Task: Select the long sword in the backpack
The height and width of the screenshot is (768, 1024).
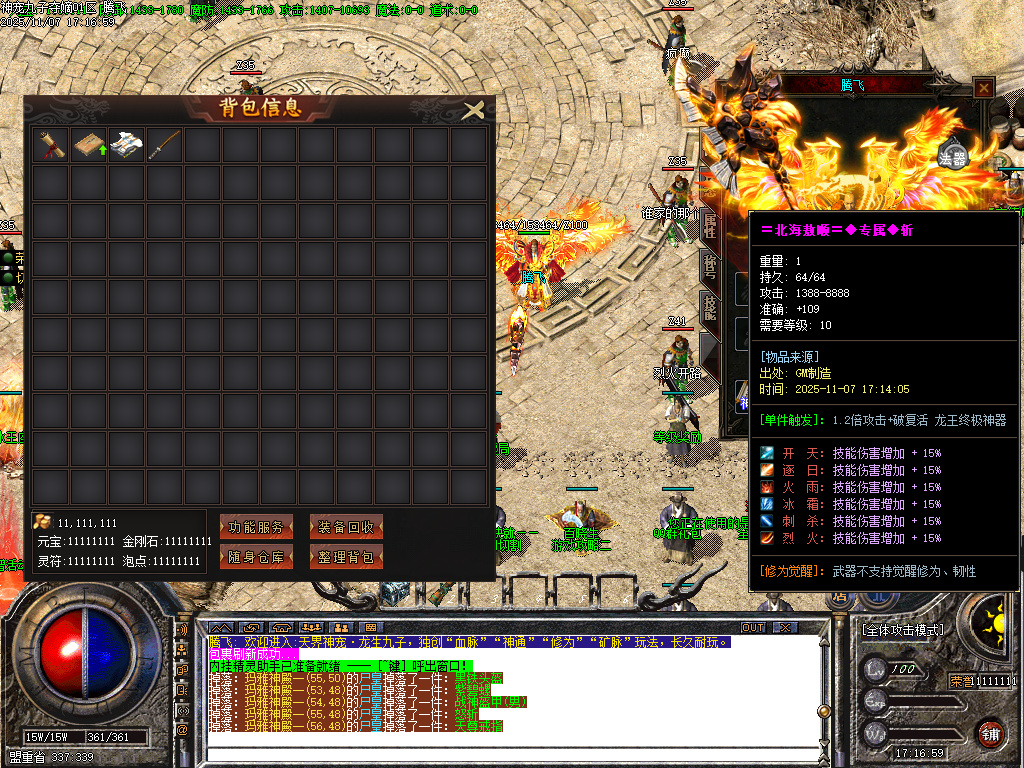Action: tap(165, 146)
